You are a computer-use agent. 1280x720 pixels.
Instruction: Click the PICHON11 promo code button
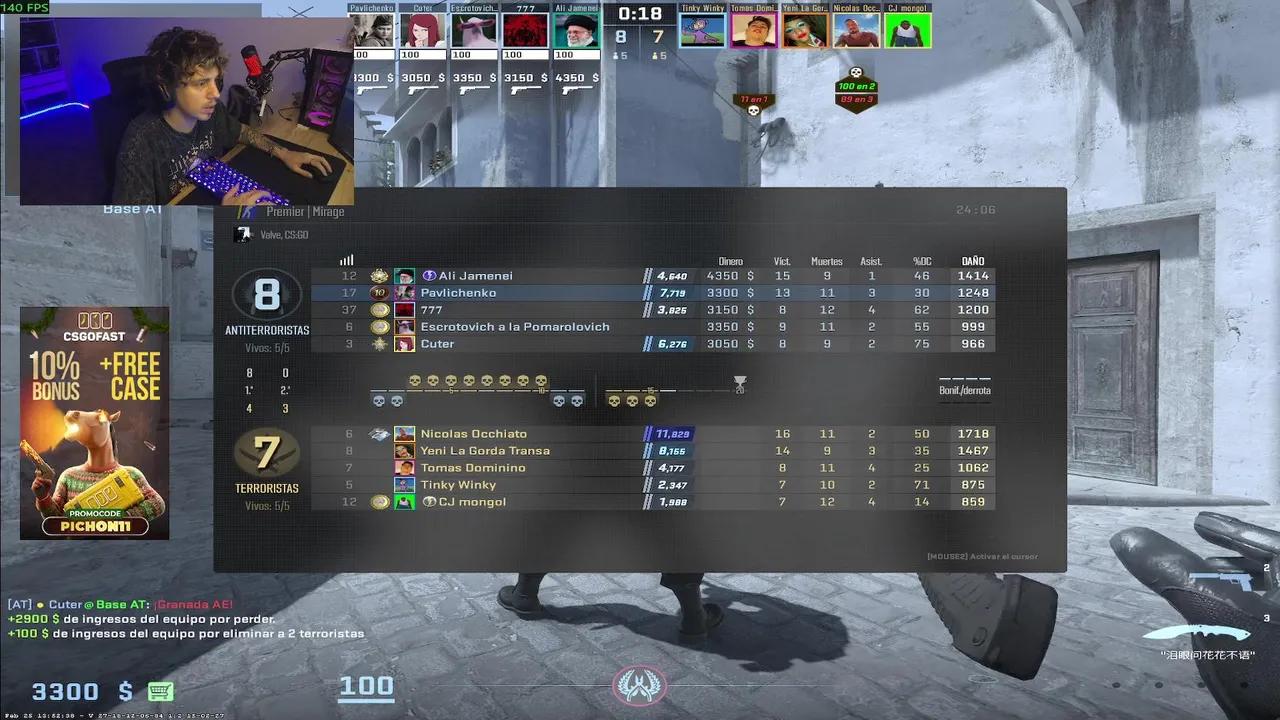[94, 524]
